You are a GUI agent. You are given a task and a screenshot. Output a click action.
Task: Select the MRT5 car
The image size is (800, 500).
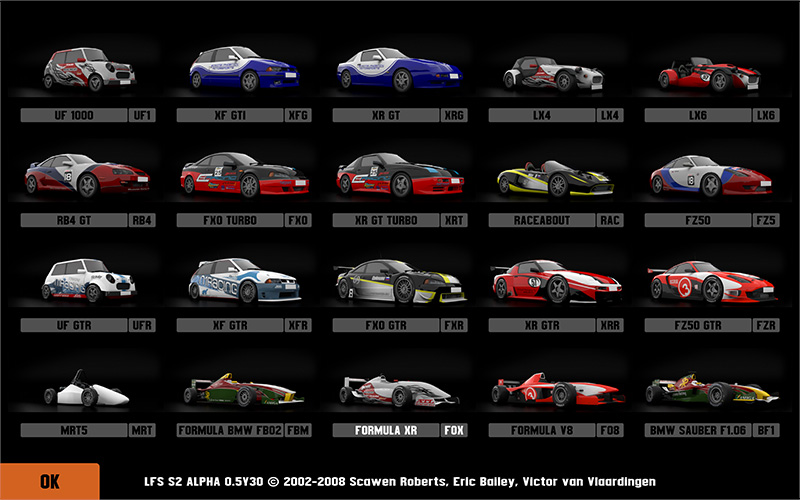89,390
